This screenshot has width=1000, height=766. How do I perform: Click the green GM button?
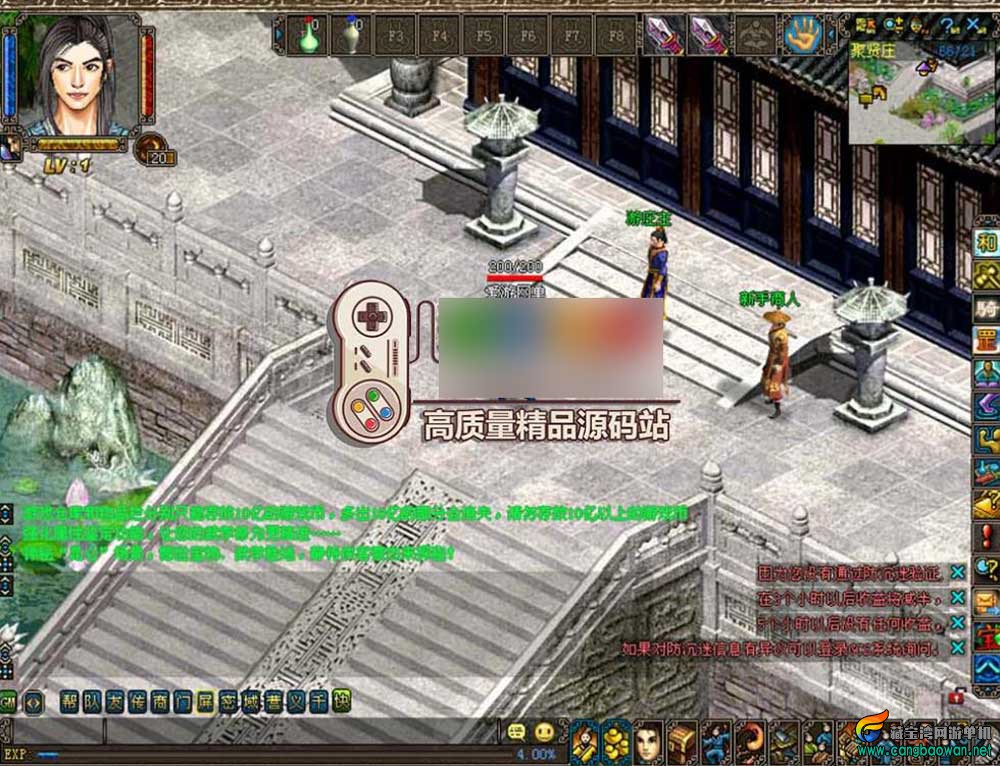tap(8, 702)
